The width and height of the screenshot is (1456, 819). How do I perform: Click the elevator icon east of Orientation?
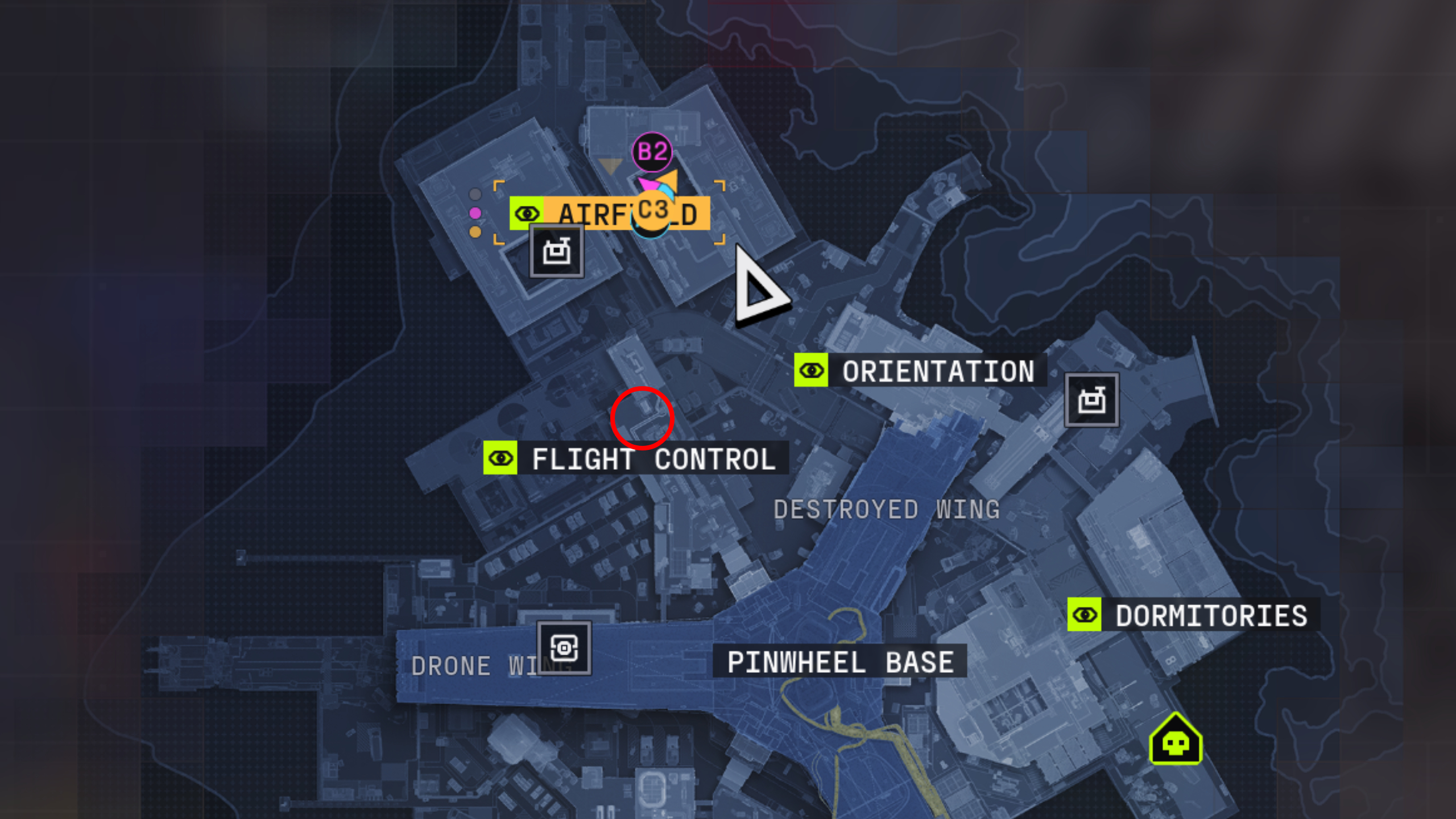coord(1091,400)
